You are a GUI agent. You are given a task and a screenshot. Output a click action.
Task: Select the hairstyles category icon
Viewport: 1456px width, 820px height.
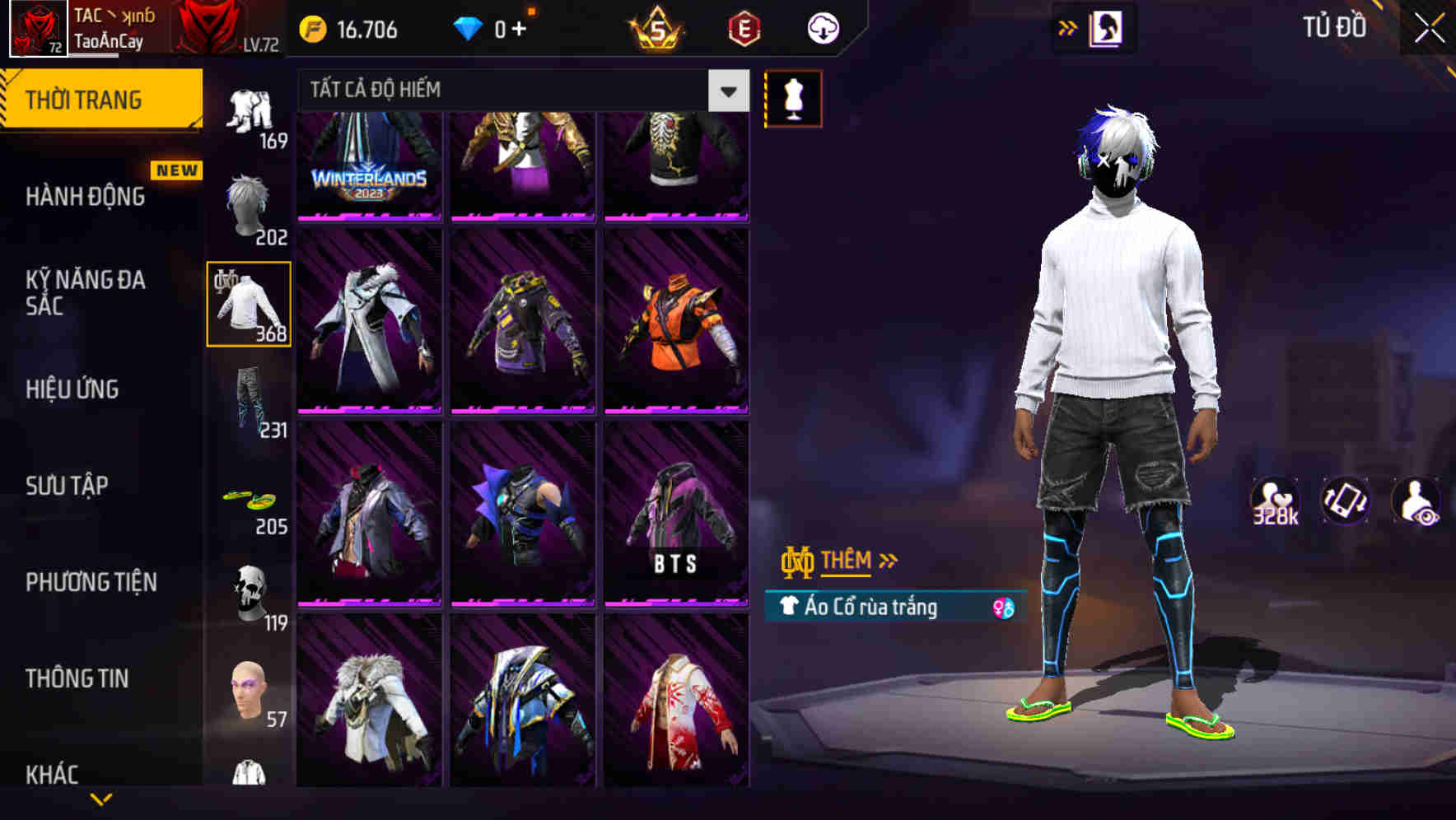[246, 202]
